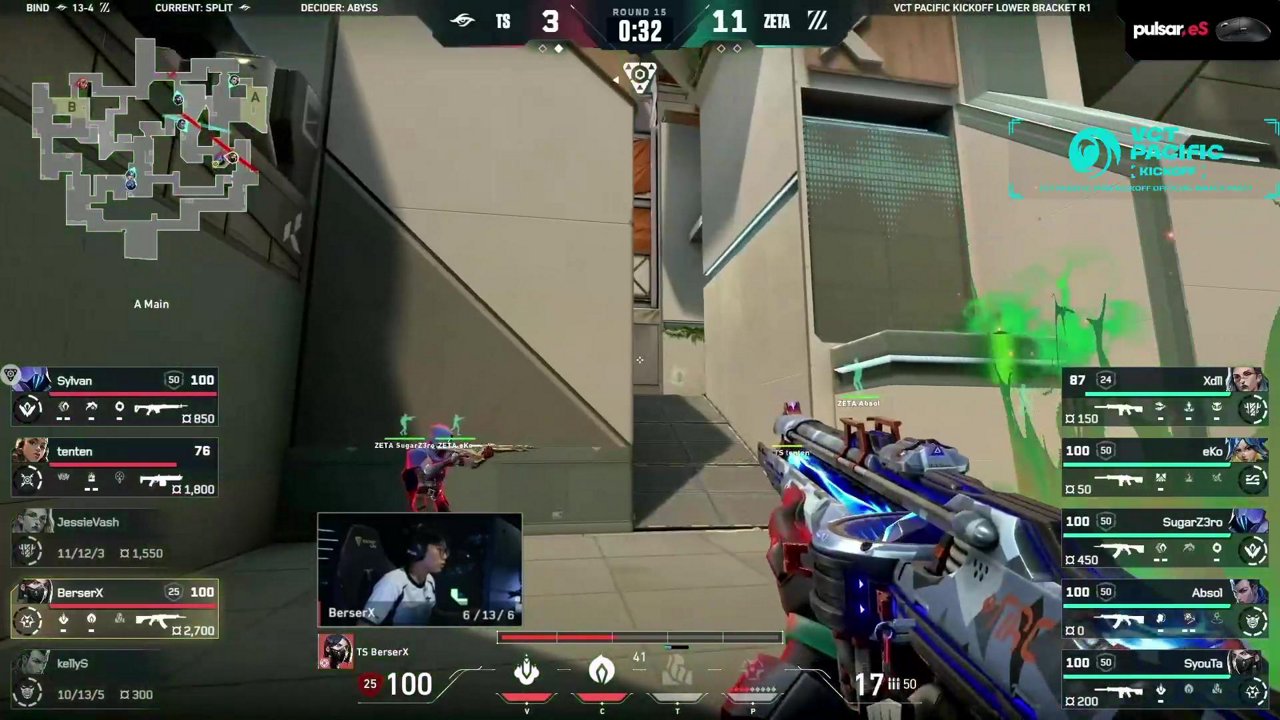Screen dimensions: 1280x720
Task: Click the BerserX player webcam feed
Action: tap(420, 569)
